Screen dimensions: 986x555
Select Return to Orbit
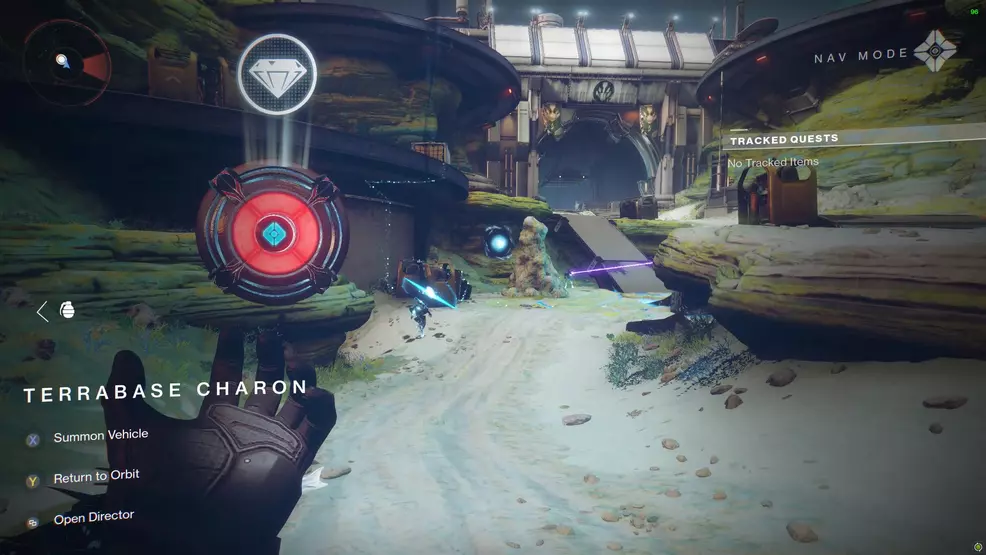click(x=96, y=477)
